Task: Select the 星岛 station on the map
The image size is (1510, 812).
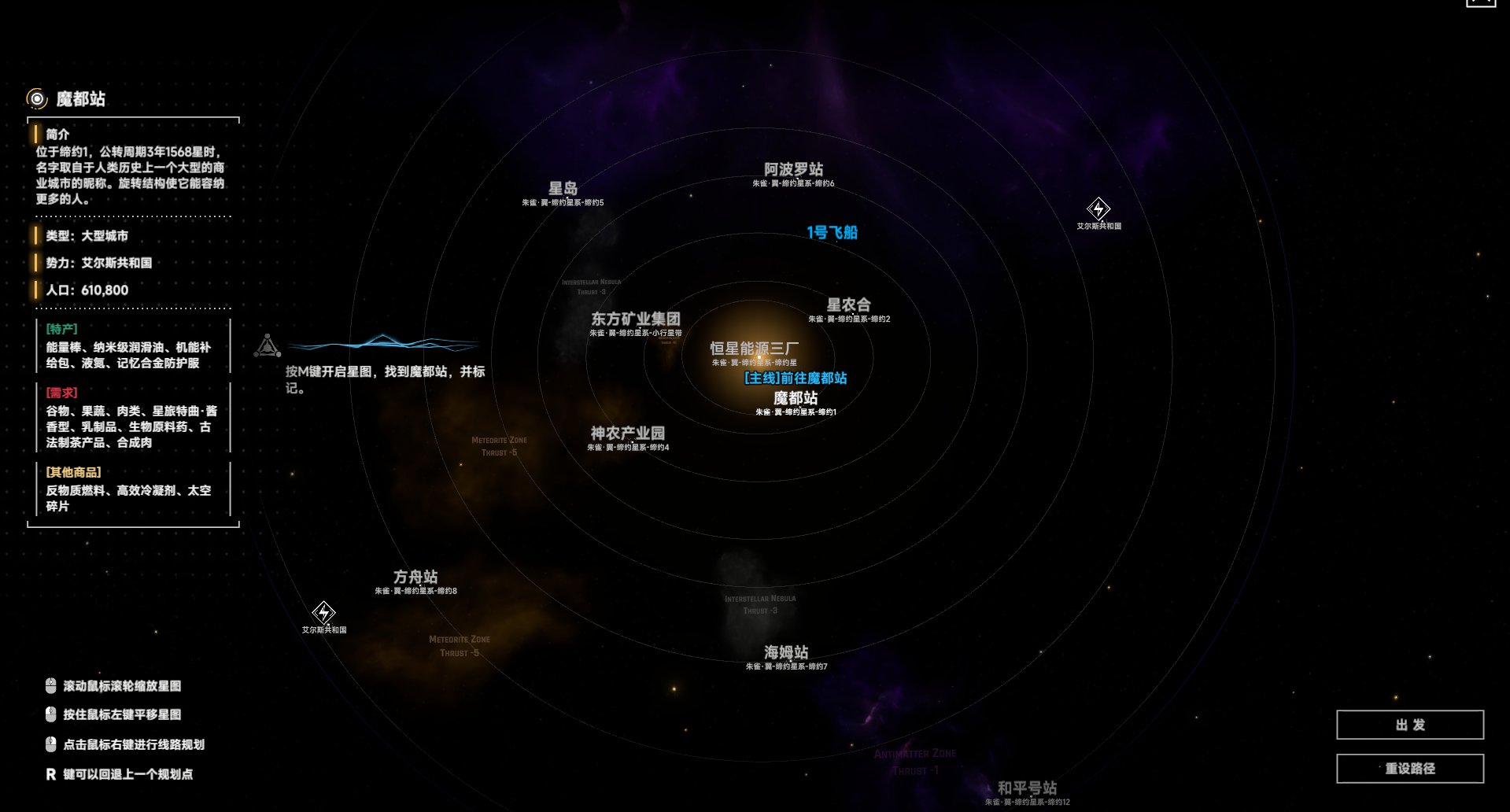Action: point(562,188)
